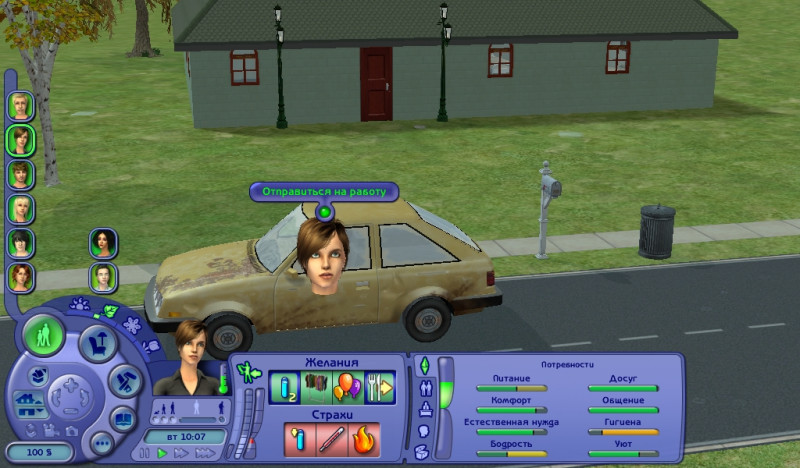Pause the game speed control
800x468 pixels.
click(146, 453)
